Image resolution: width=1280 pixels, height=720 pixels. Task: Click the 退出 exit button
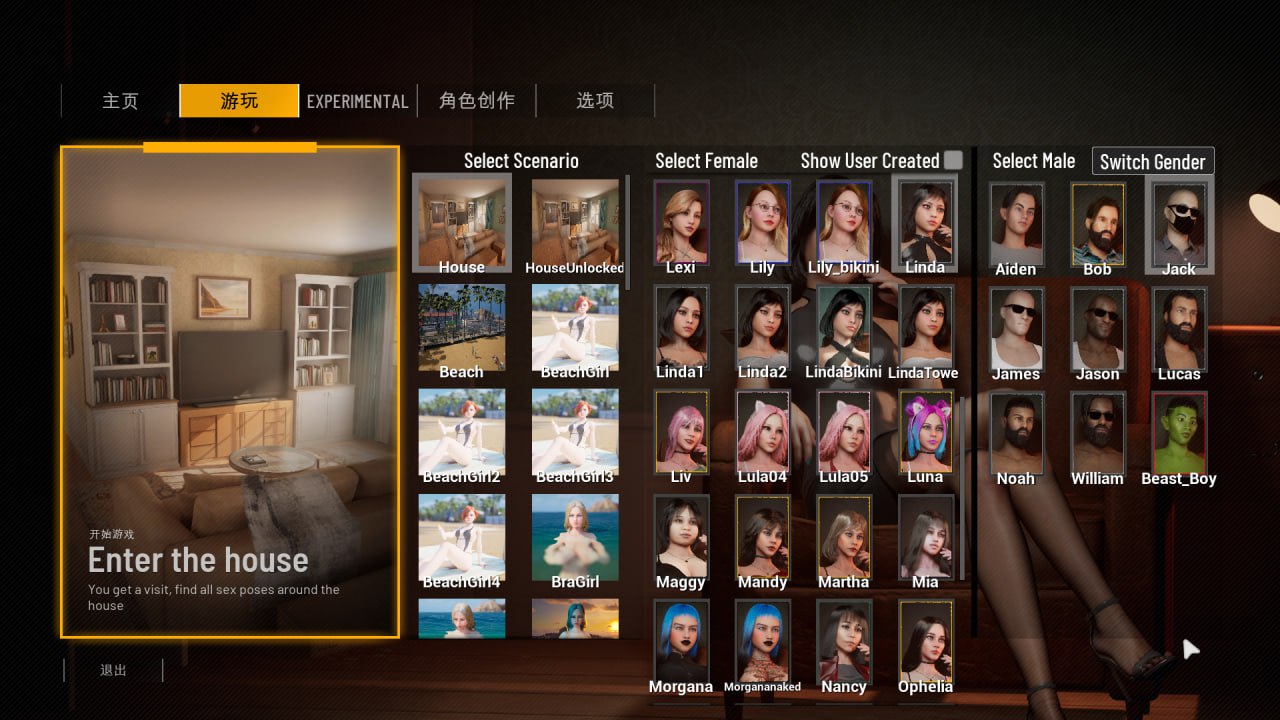click(114, 670)
